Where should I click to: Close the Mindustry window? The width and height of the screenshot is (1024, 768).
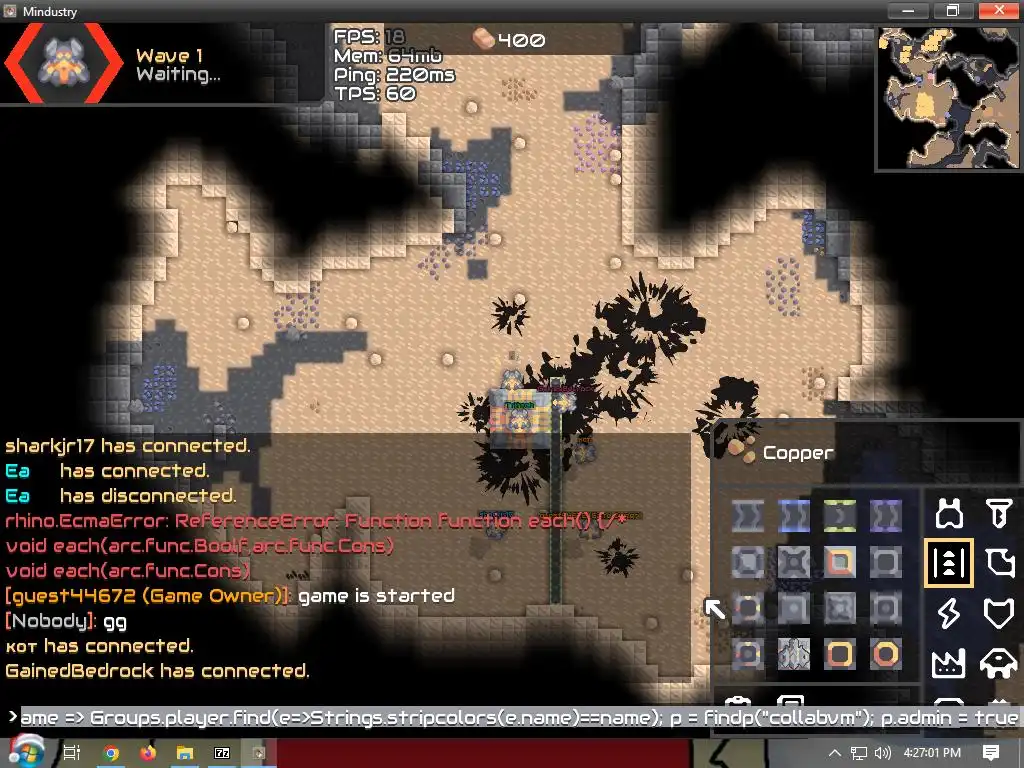pos(999,11)
